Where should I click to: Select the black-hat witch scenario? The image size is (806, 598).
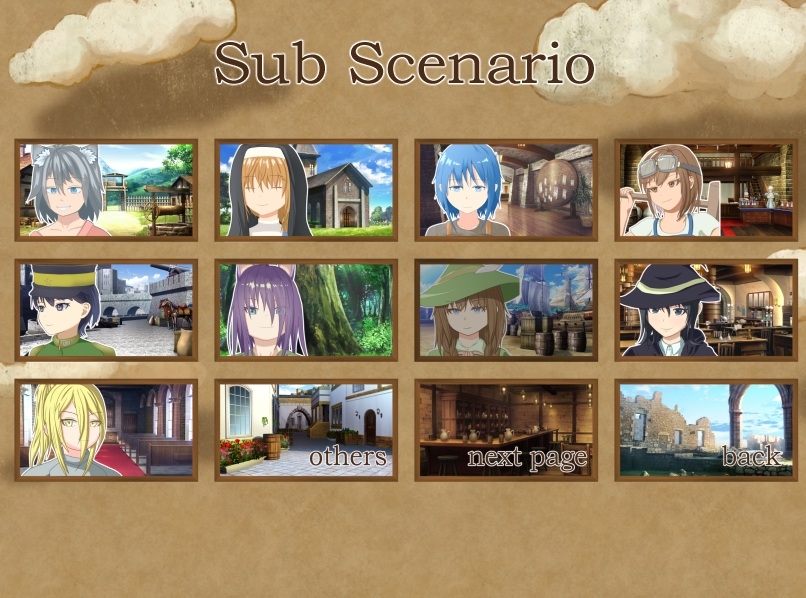[706, 310]
